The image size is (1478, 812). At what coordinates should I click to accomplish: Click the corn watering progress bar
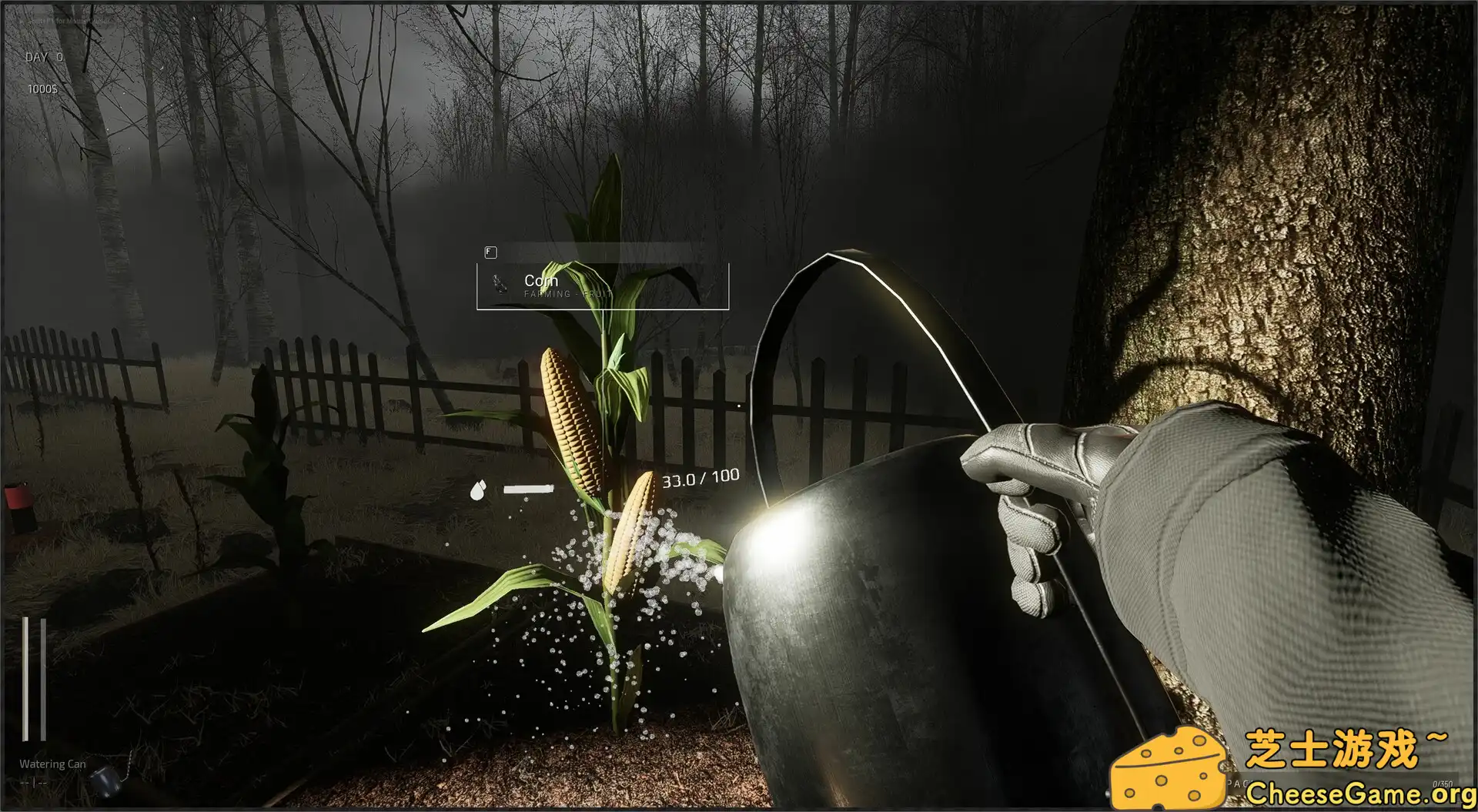528,488
